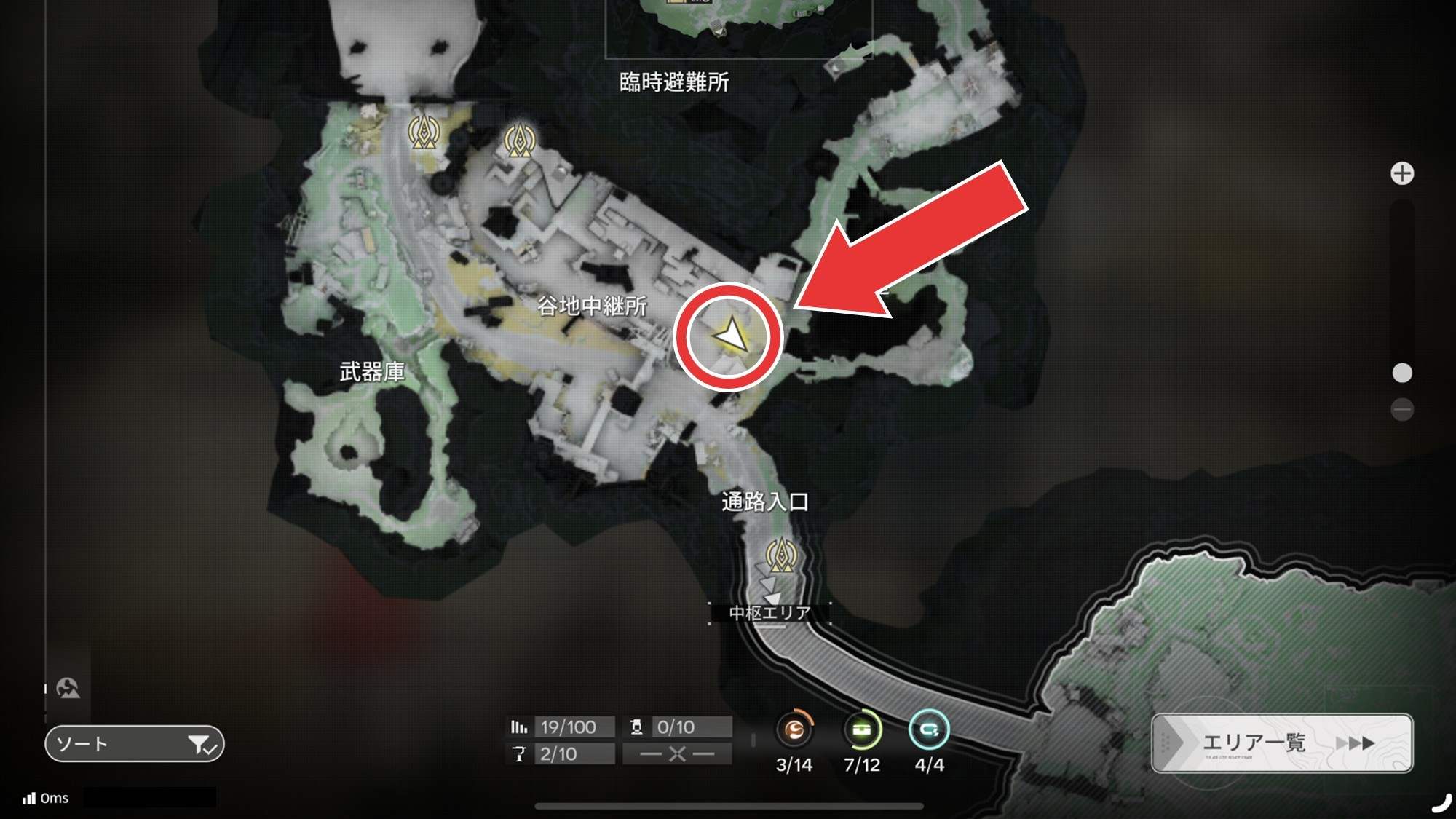Select the yellow player arrow marker
Image resolution: width=1456 pixels, height=819 pixels.
pyautogui.click(x=729, y=336)
